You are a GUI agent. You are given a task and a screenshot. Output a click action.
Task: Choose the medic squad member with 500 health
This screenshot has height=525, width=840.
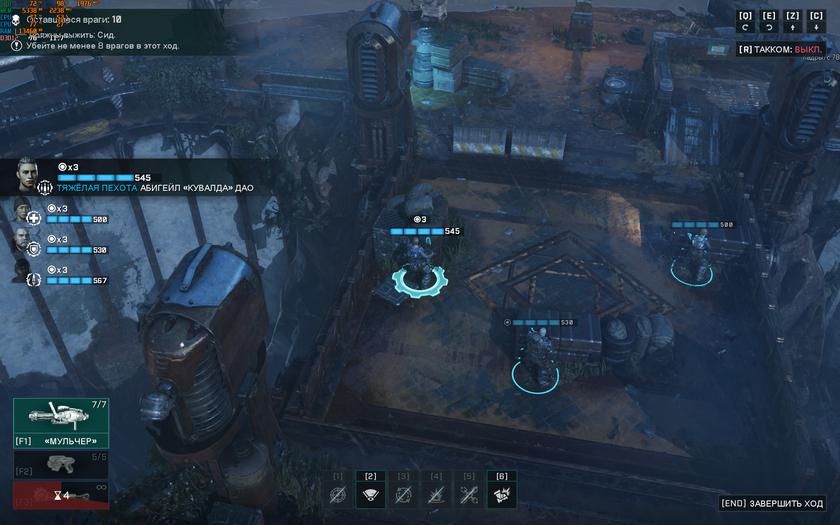(23, 212)
